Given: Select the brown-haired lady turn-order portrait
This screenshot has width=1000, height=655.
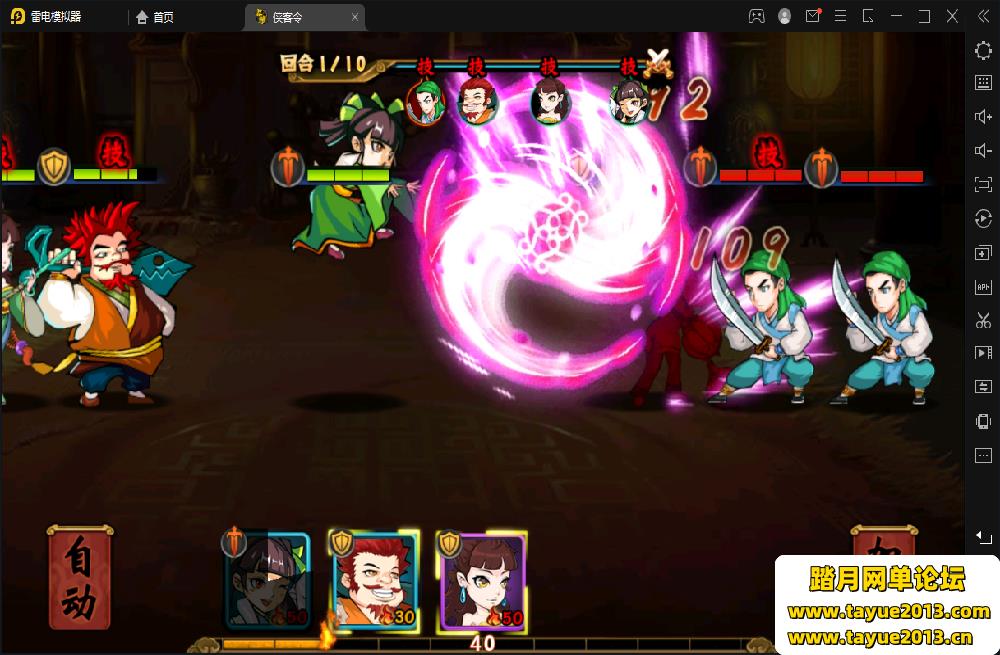Looking at the screenshot, I should [x=549, y=101].
